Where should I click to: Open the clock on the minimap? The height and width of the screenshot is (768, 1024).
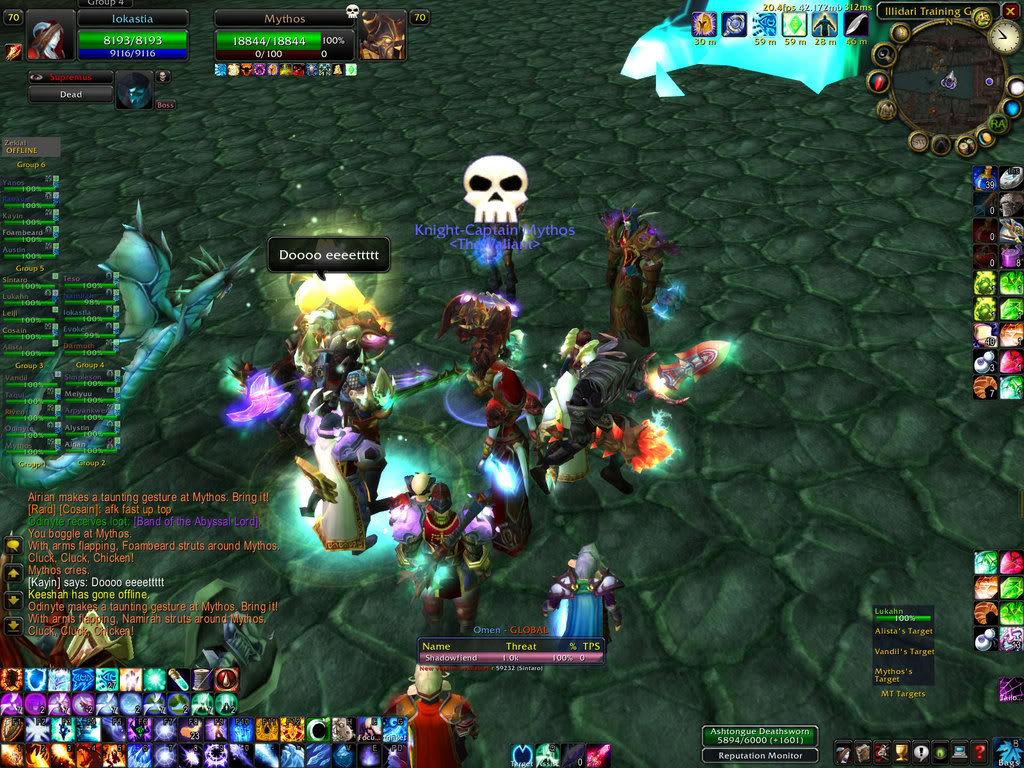(1005, 38)
